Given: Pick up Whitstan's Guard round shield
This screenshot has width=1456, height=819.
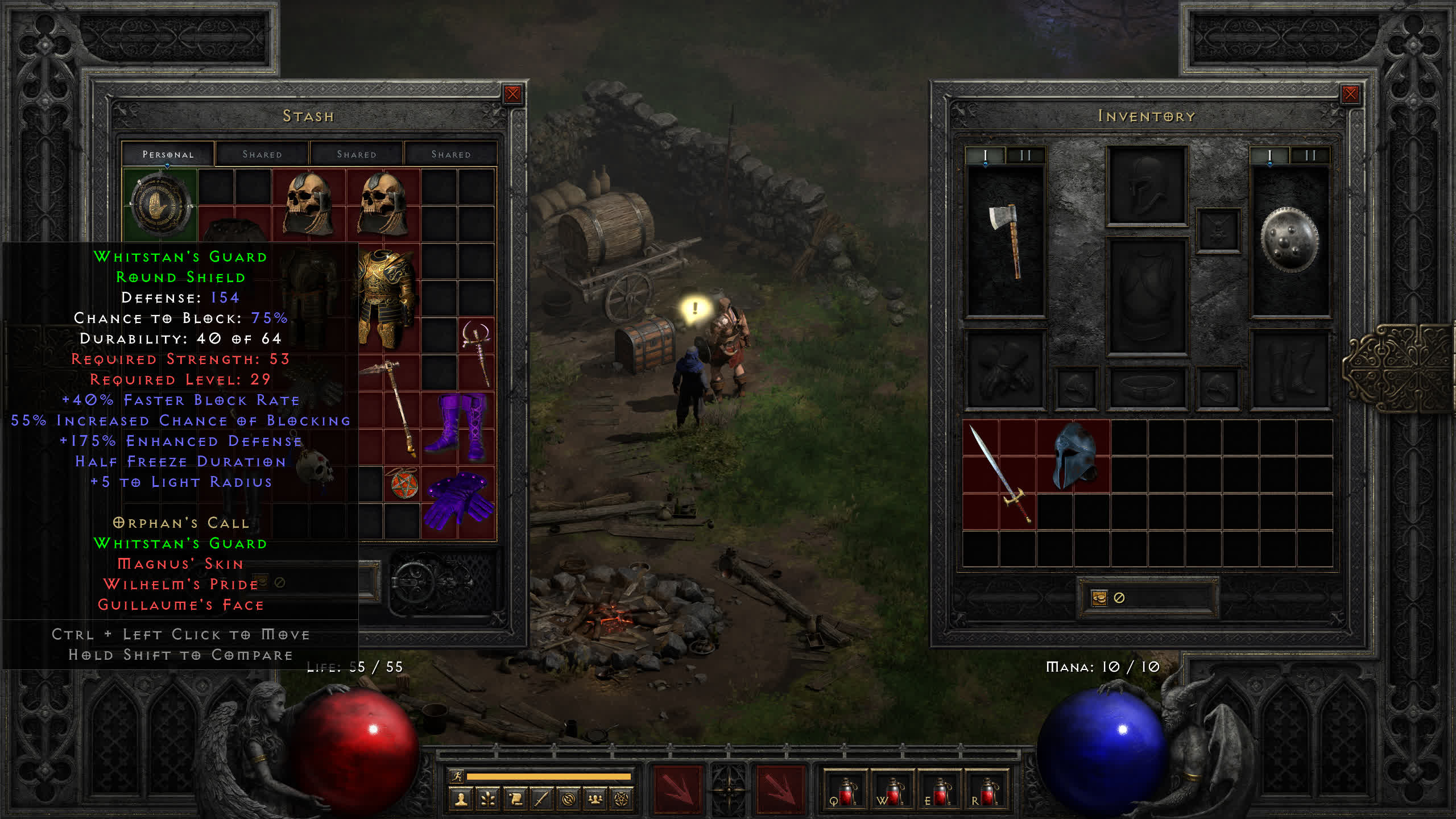Looking at the screenshot, I should 160,205.
